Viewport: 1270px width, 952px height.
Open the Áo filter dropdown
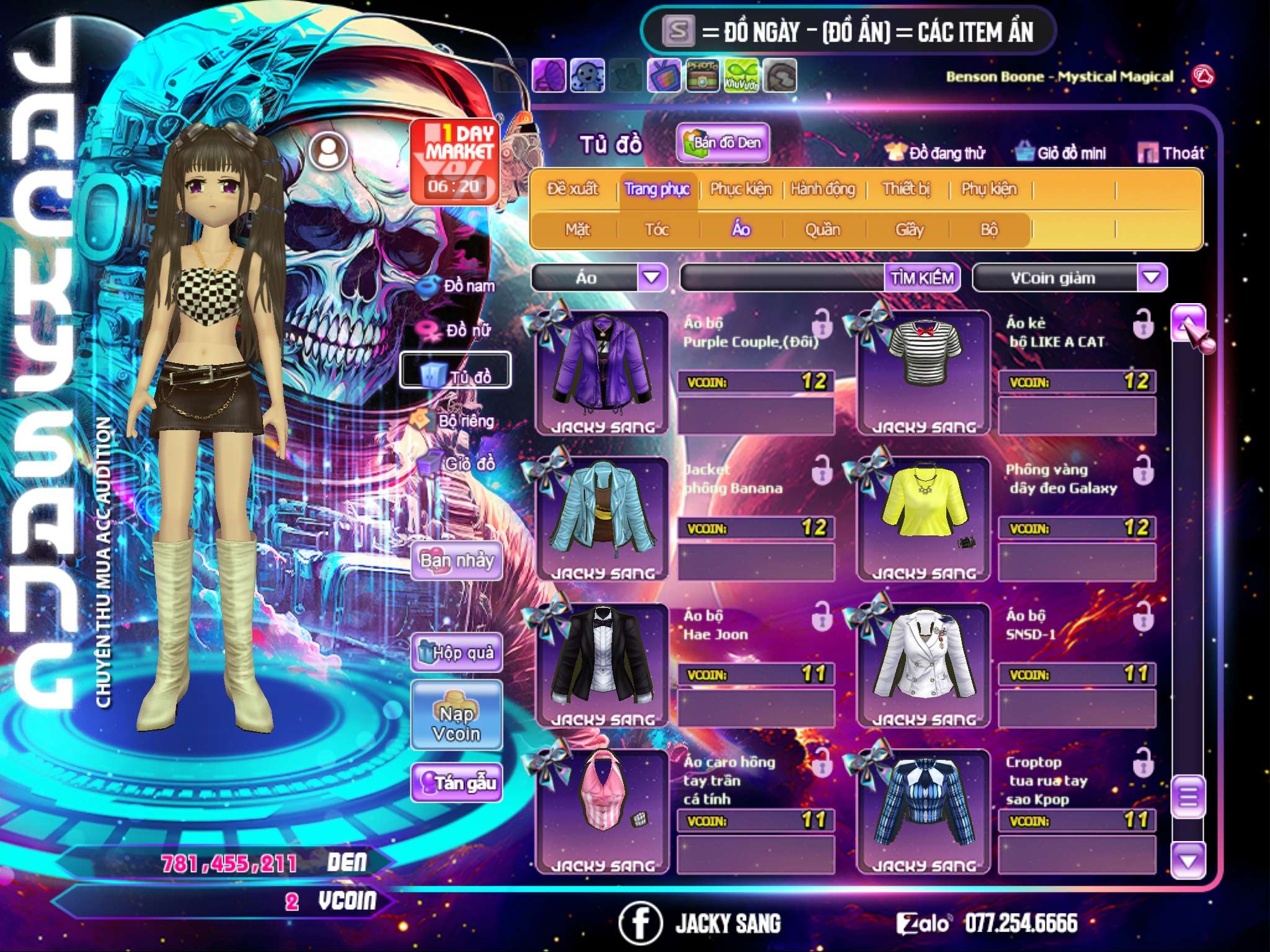pyautogui.click(x=652, y=278)
